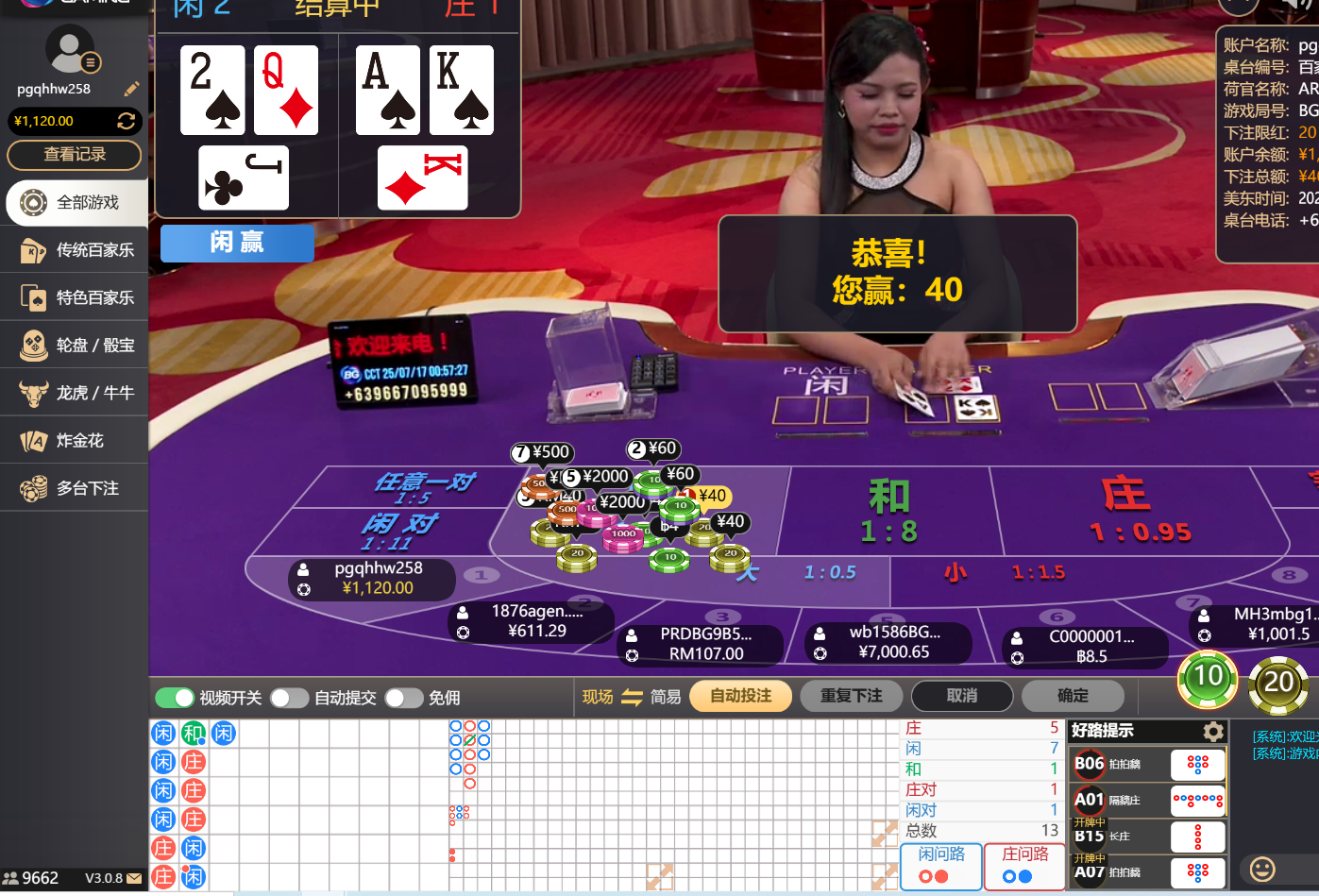Open 查看记录 bet records
Viewport: 1319px width, 896px height.
75,155
